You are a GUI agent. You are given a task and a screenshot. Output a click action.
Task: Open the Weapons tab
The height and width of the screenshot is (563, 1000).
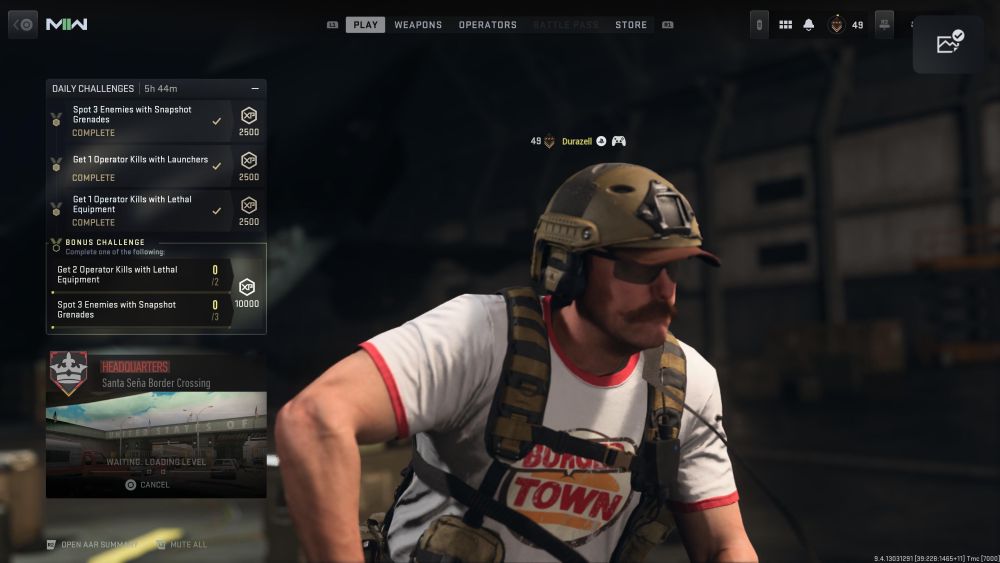coord(418,25)
